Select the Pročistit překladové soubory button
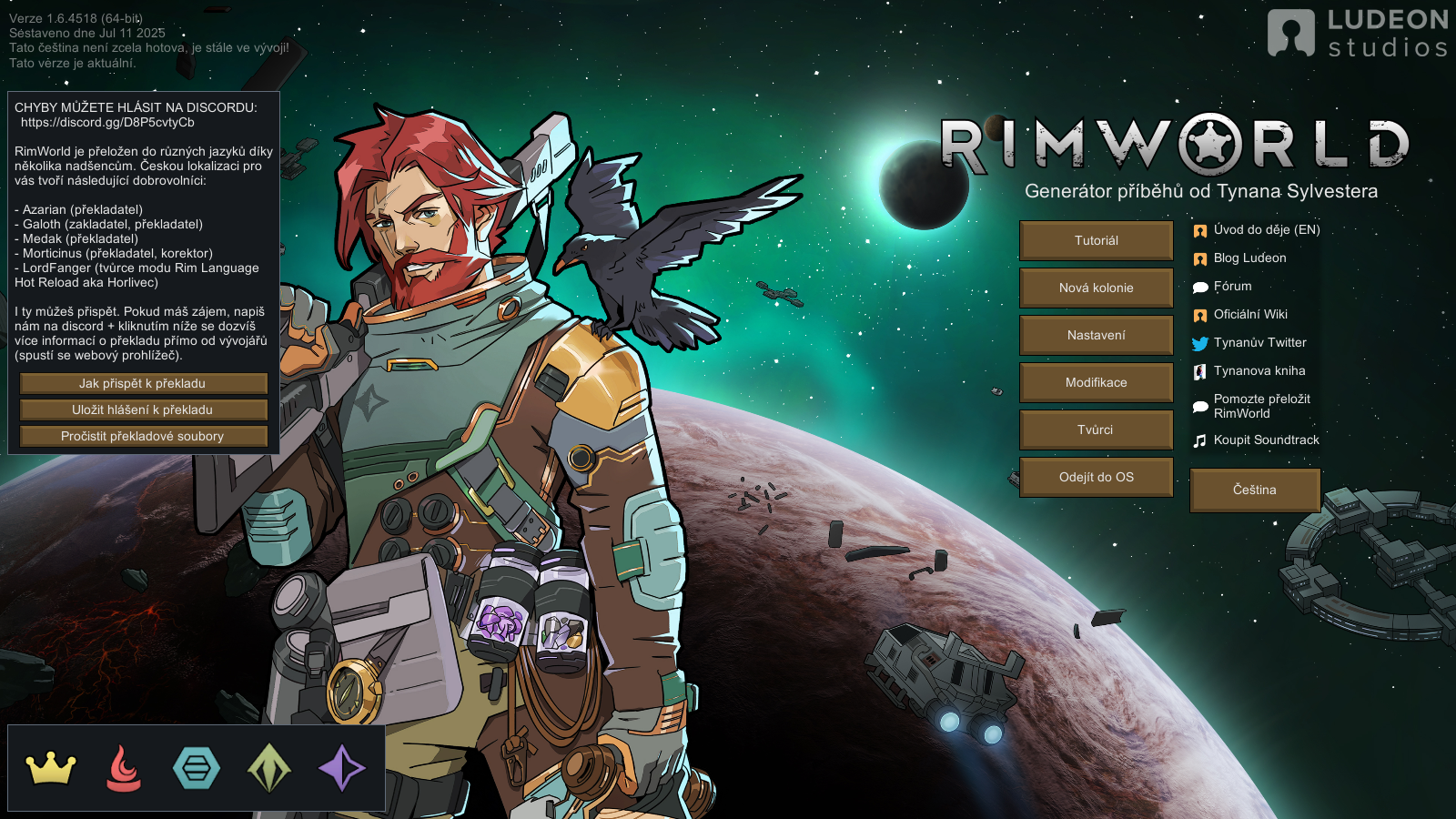 coord(143,437)
